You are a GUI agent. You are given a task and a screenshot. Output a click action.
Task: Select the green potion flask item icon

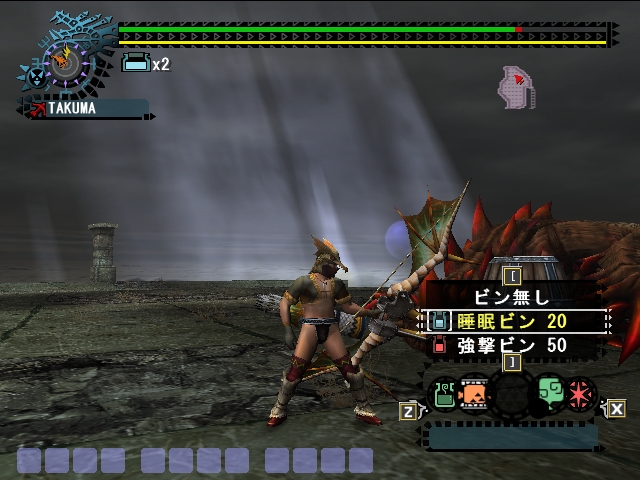pos(443,392)
